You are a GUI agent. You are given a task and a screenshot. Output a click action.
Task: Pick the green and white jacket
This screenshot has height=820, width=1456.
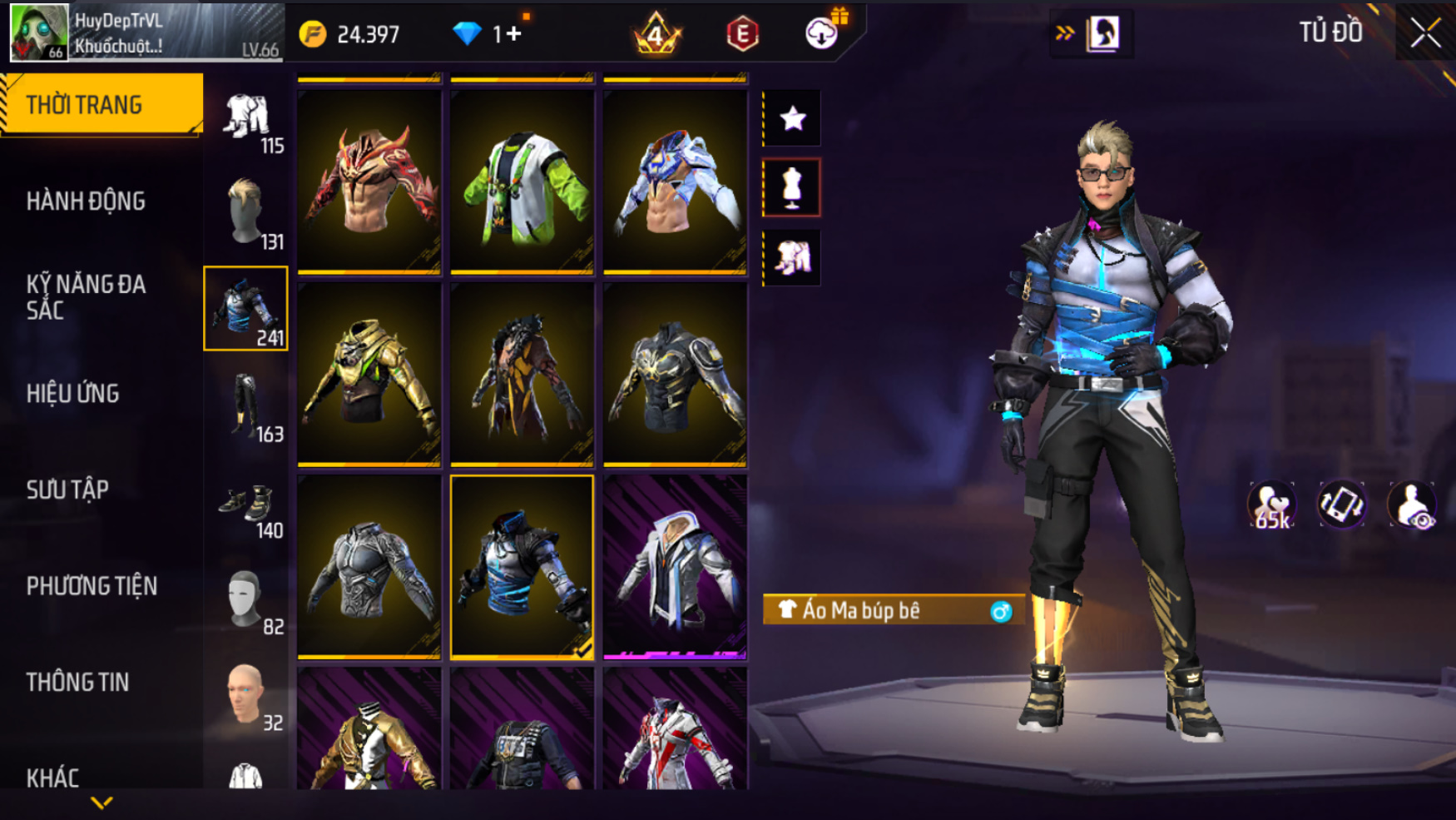(x=522, y=182)
